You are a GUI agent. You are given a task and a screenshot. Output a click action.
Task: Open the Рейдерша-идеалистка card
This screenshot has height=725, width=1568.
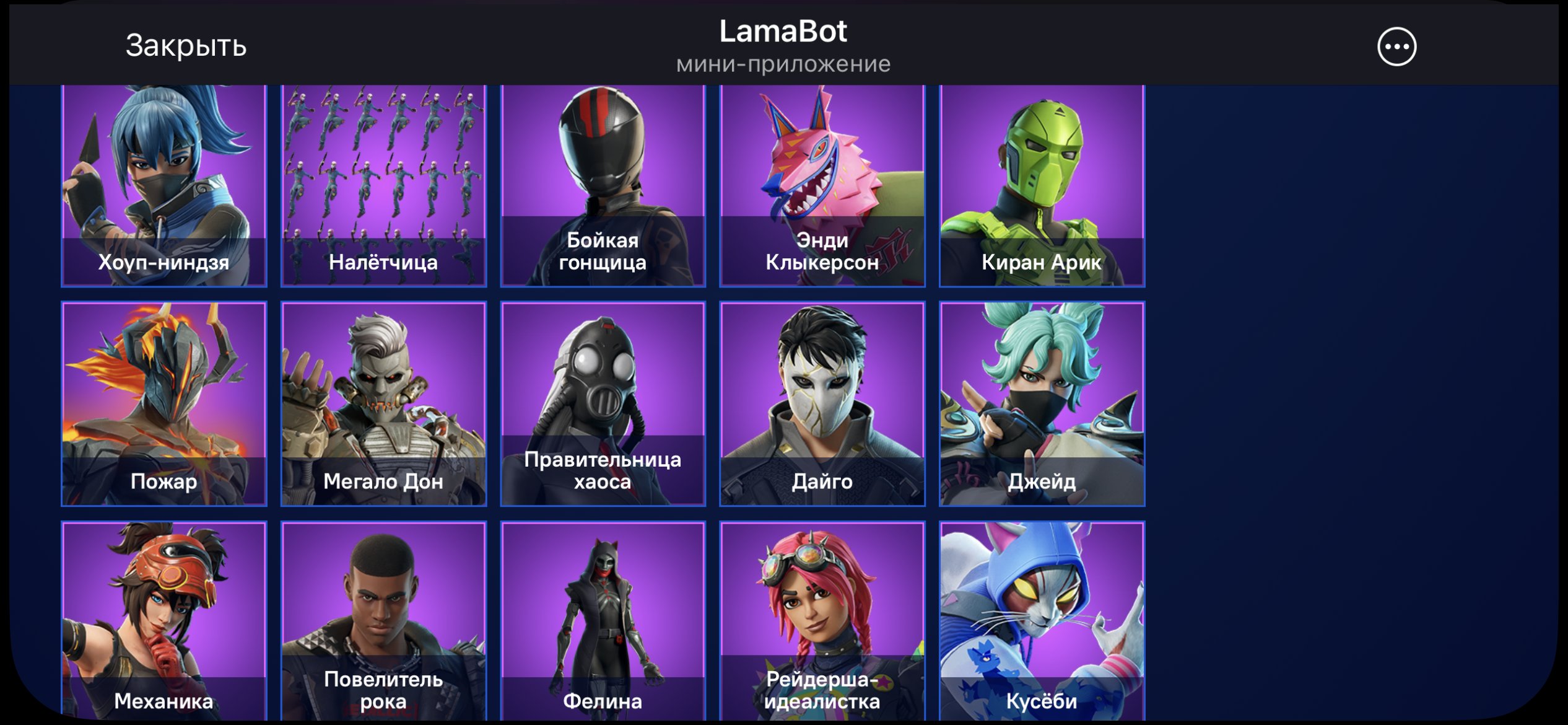coord(824,620)
